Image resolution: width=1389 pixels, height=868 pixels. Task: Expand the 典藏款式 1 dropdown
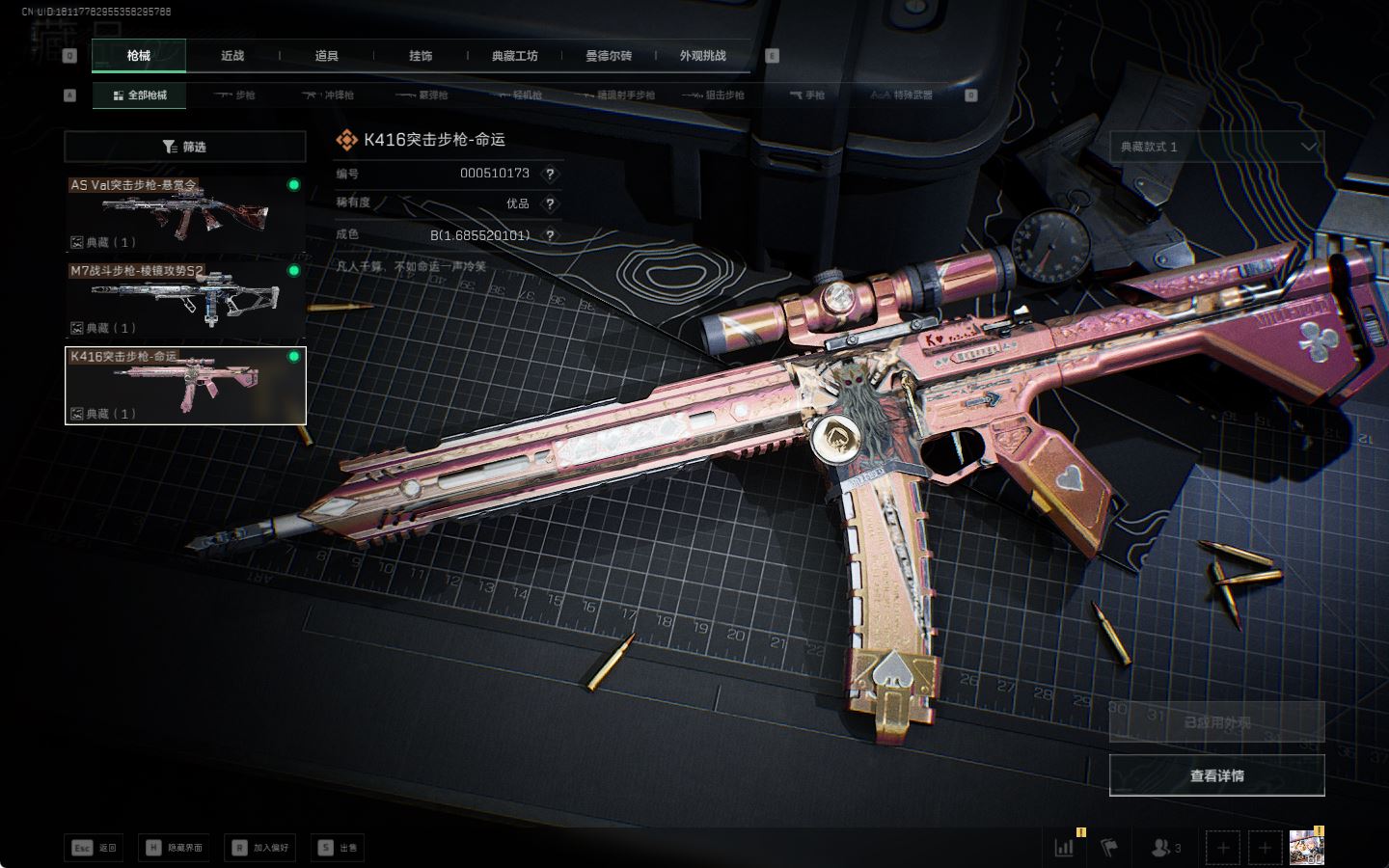[1216, 147]
